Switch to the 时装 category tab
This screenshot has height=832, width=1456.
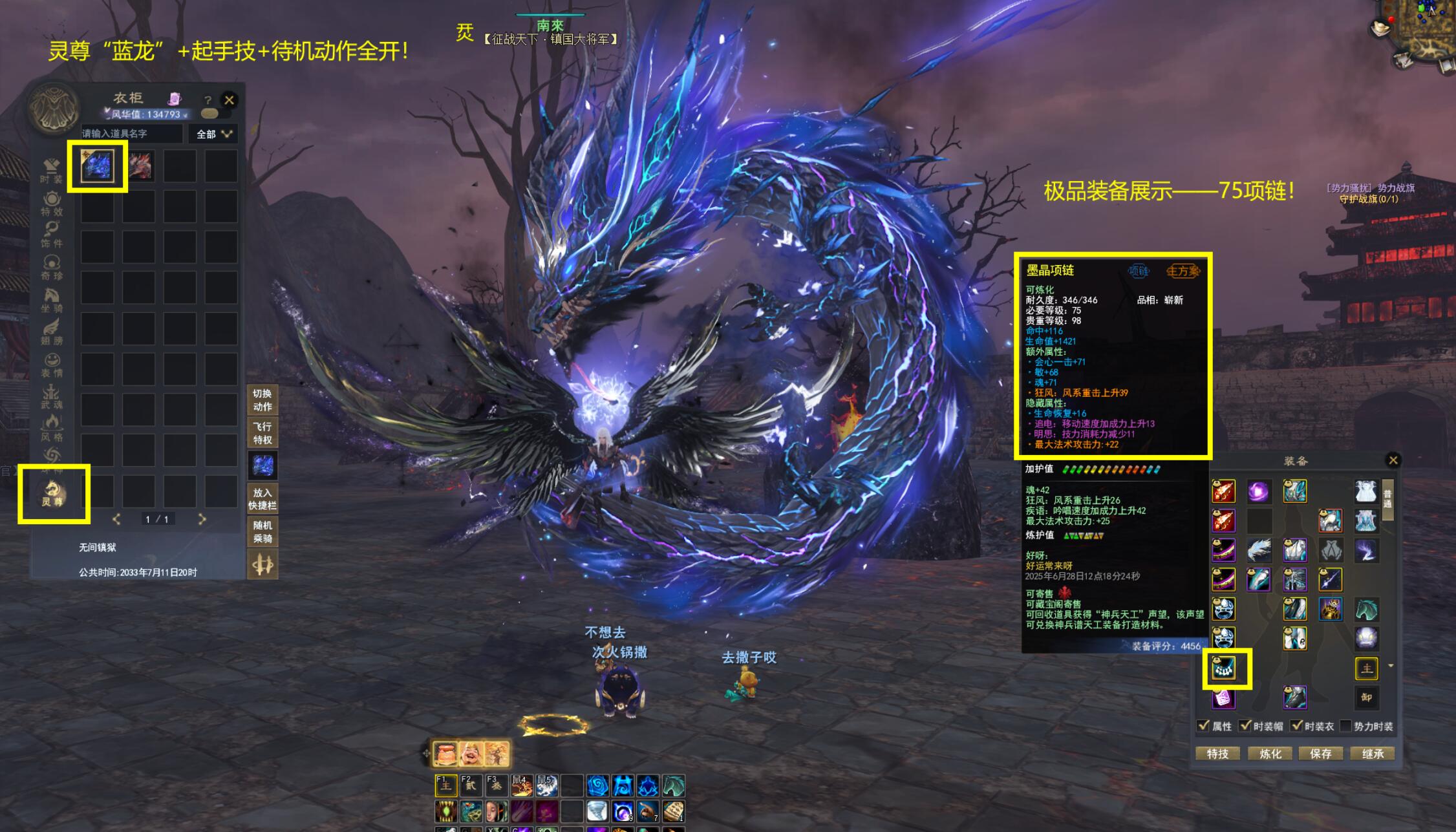tap(51, 171)
